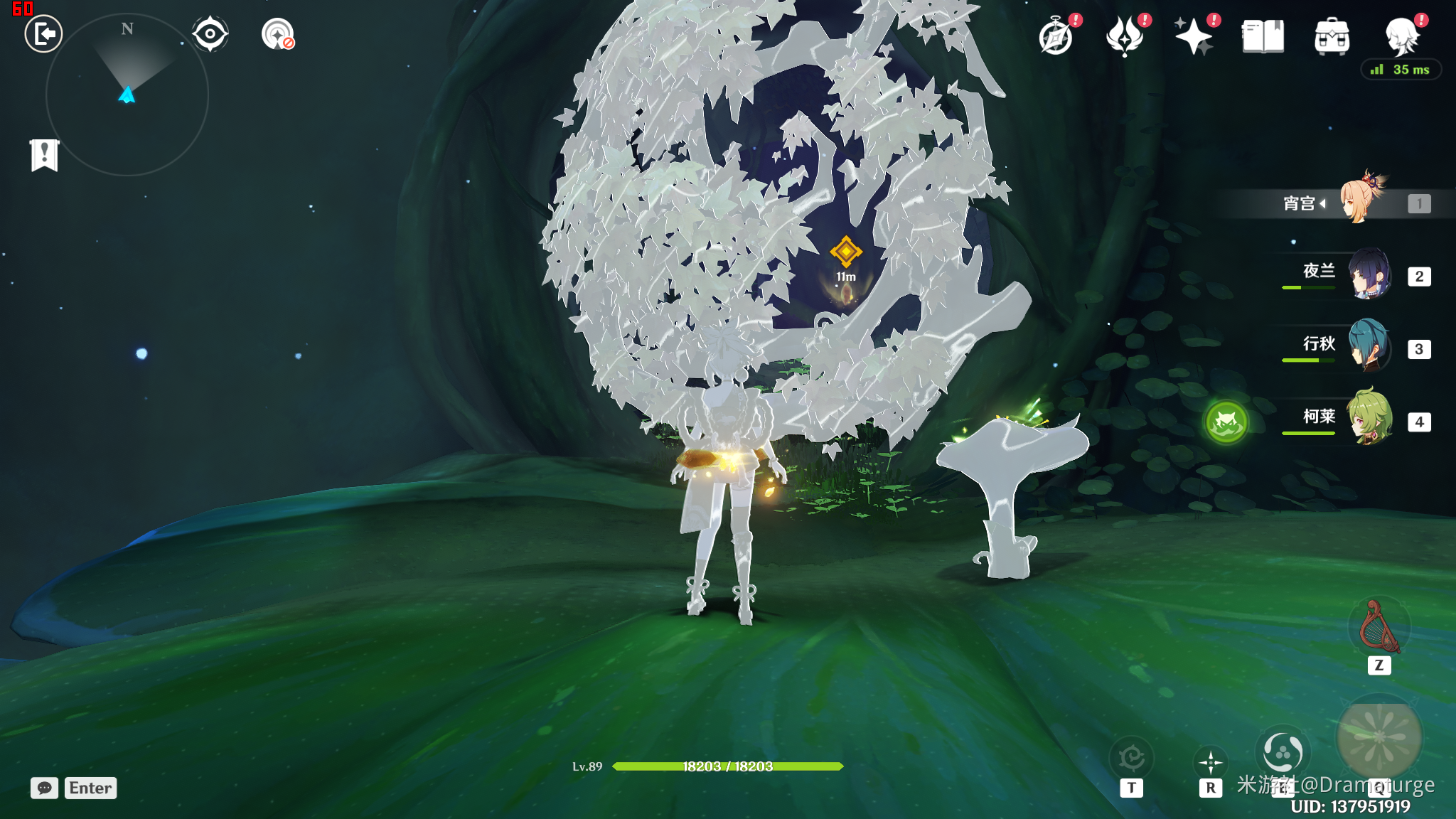Open the backpack inventory
Screen dimensions: 1456x819
[1332, 37]
